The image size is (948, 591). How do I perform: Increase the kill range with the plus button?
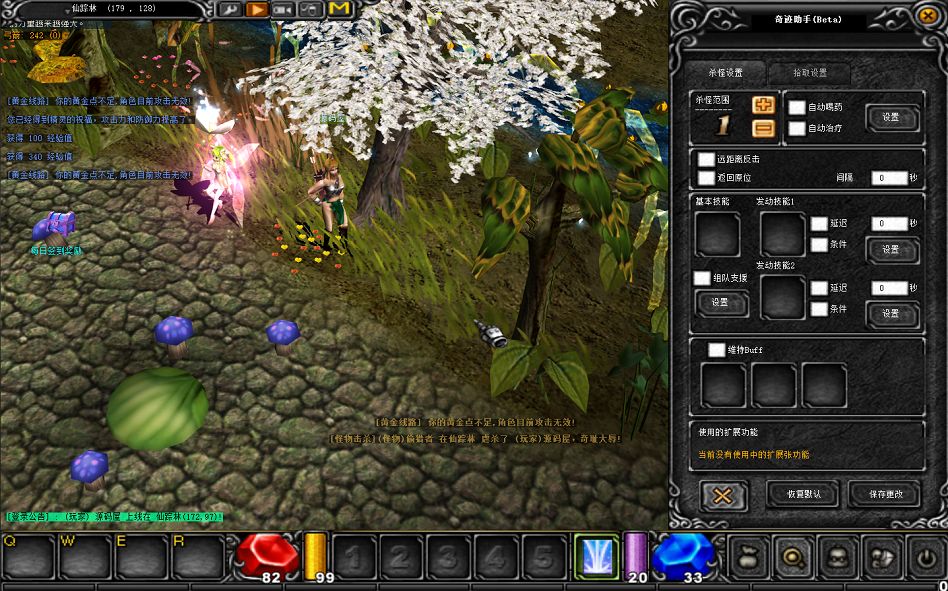pos(763,105)
